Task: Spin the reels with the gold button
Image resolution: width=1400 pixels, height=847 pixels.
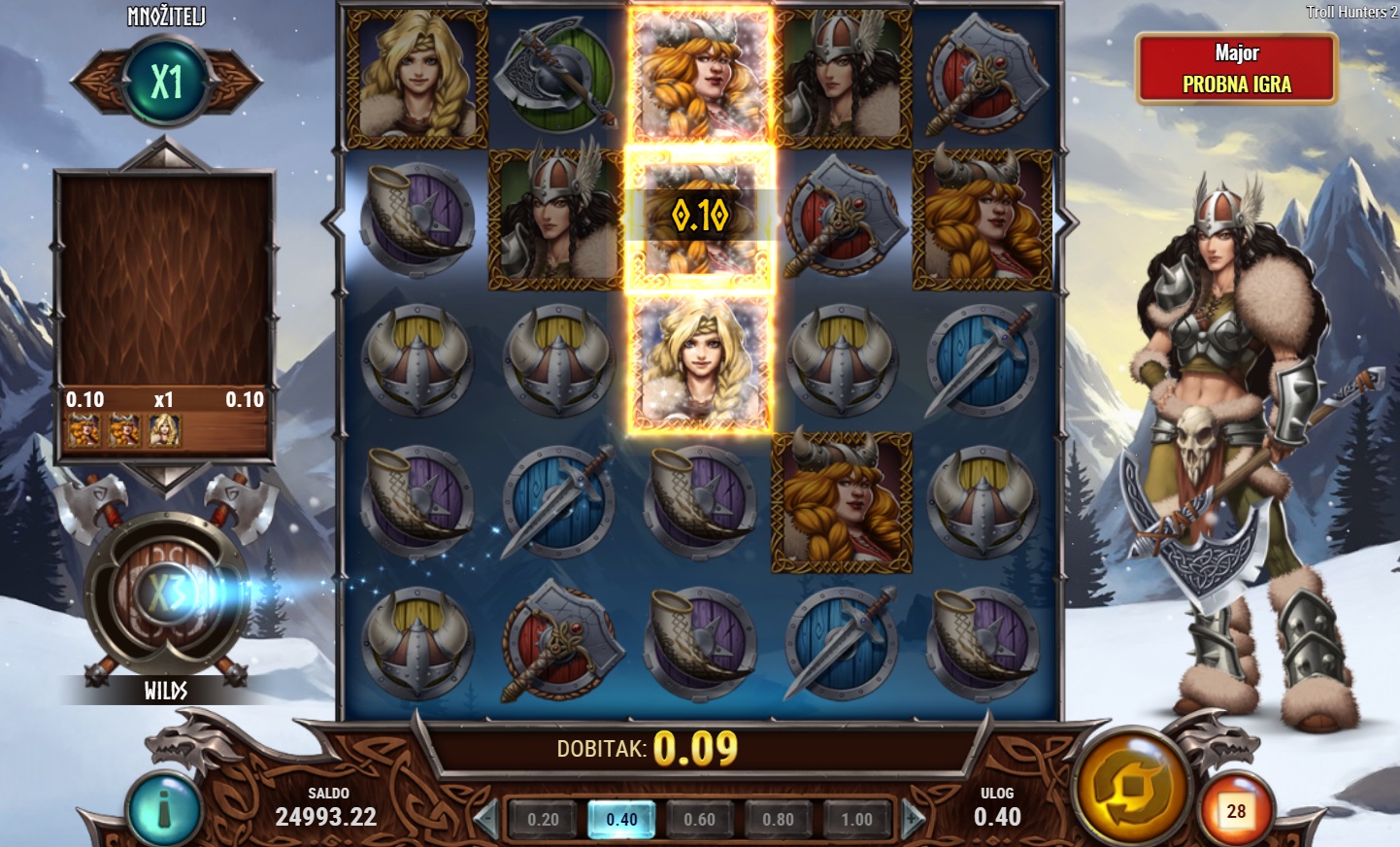Action: pyautogui.click(x=1132, y=788)
